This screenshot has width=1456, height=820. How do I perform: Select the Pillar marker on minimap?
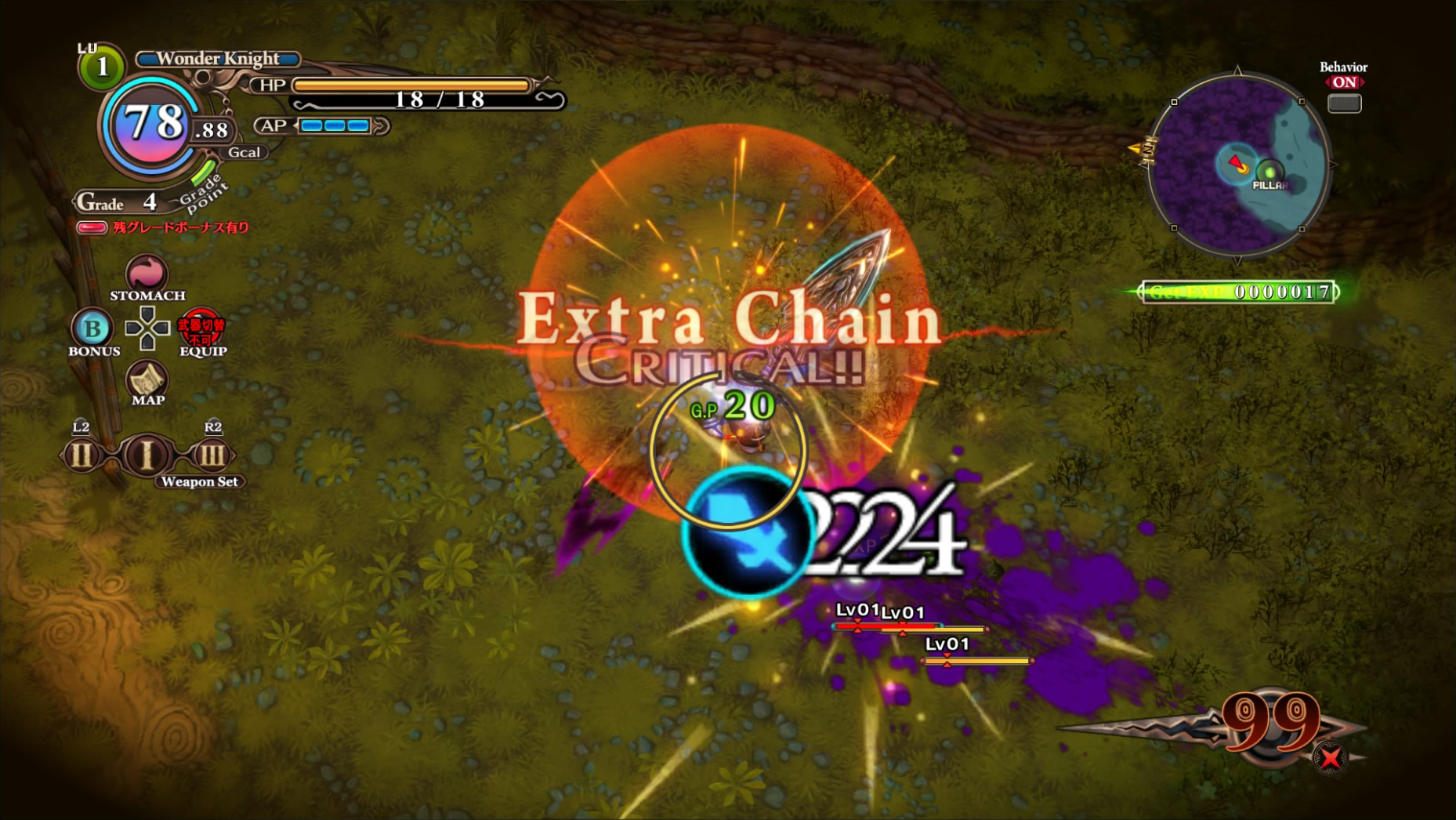coord(1269,172)
